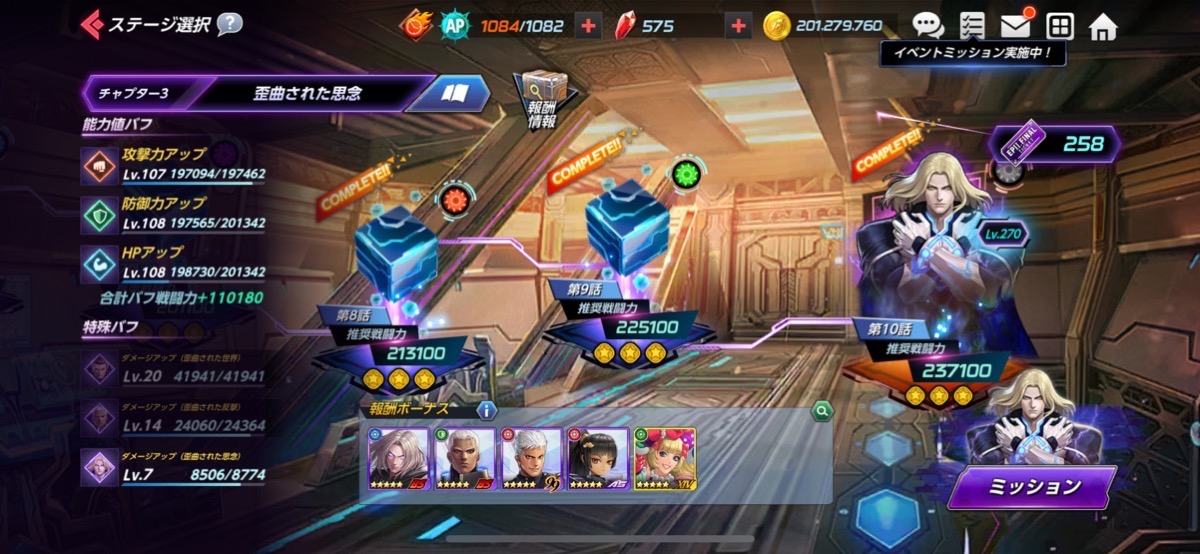The width and height of the screenshot is (1200, 554).
Task: Open the chat speech bubble icon
Action: pos(928,26)
